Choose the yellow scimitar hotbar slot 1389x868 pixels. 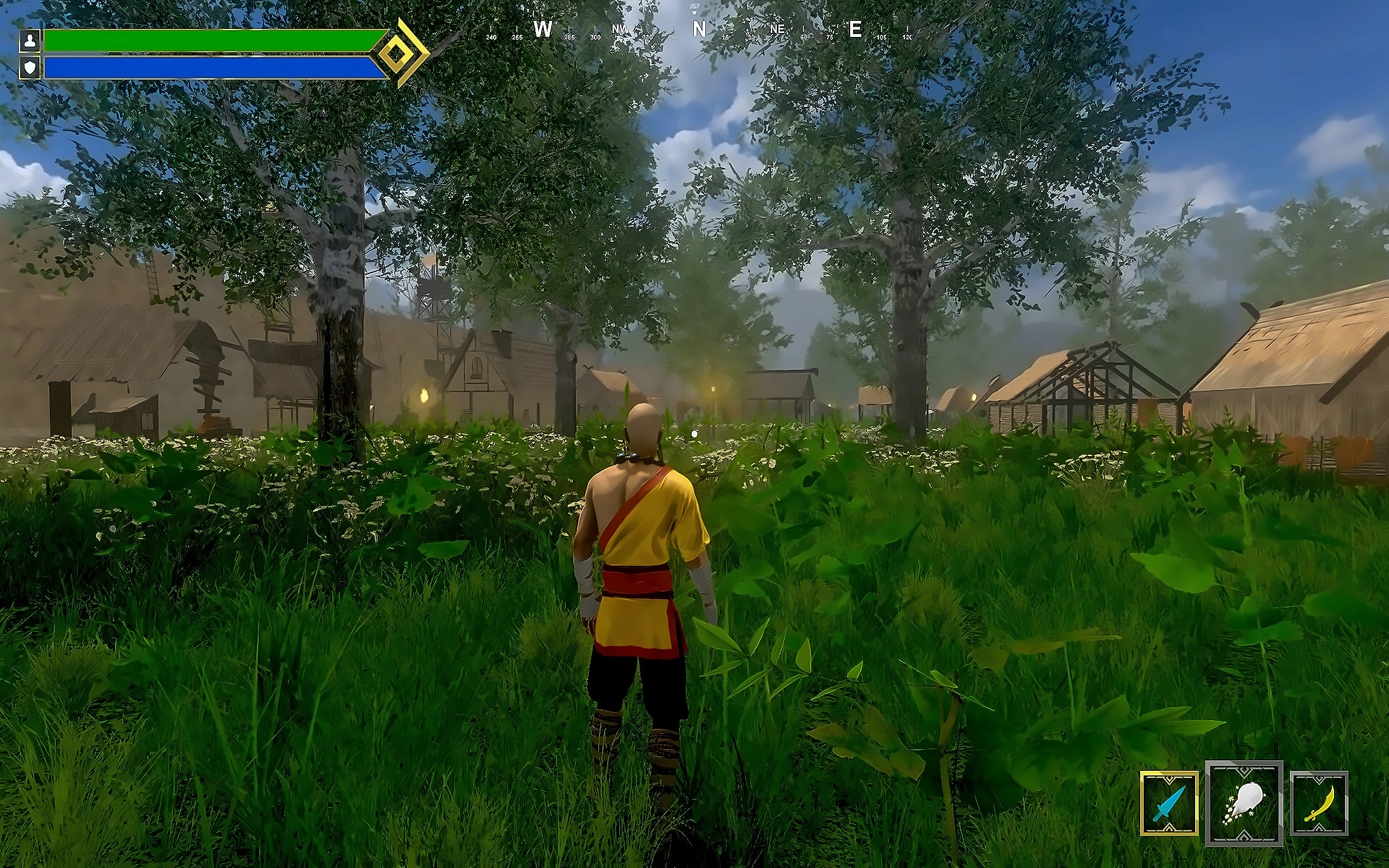(x=1319, y=803)
